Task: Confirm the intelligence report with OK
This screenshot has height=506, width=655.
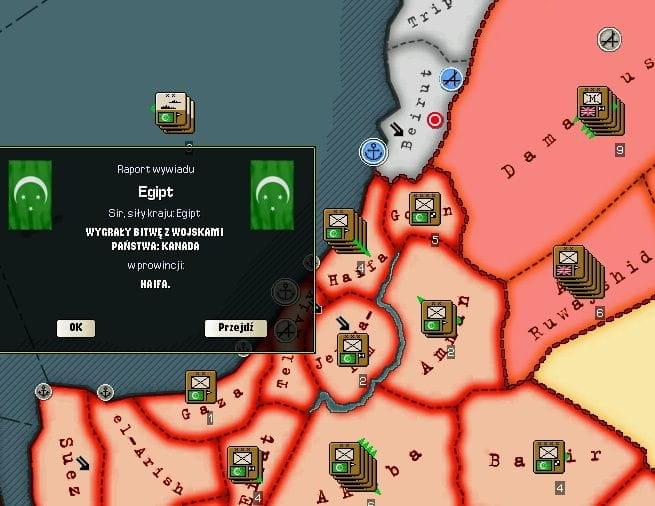Action: 76,328
